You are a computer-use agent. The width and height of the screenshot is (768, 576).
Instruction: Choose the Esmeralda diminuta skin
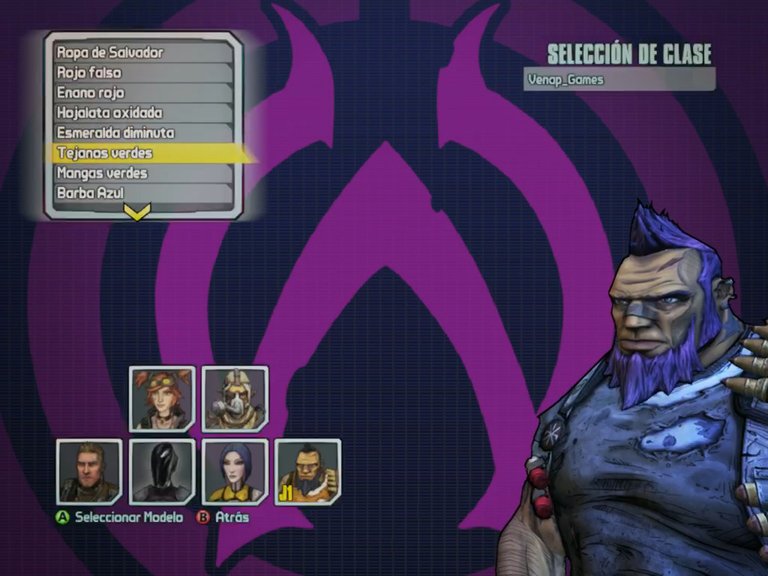click(140, 132)
